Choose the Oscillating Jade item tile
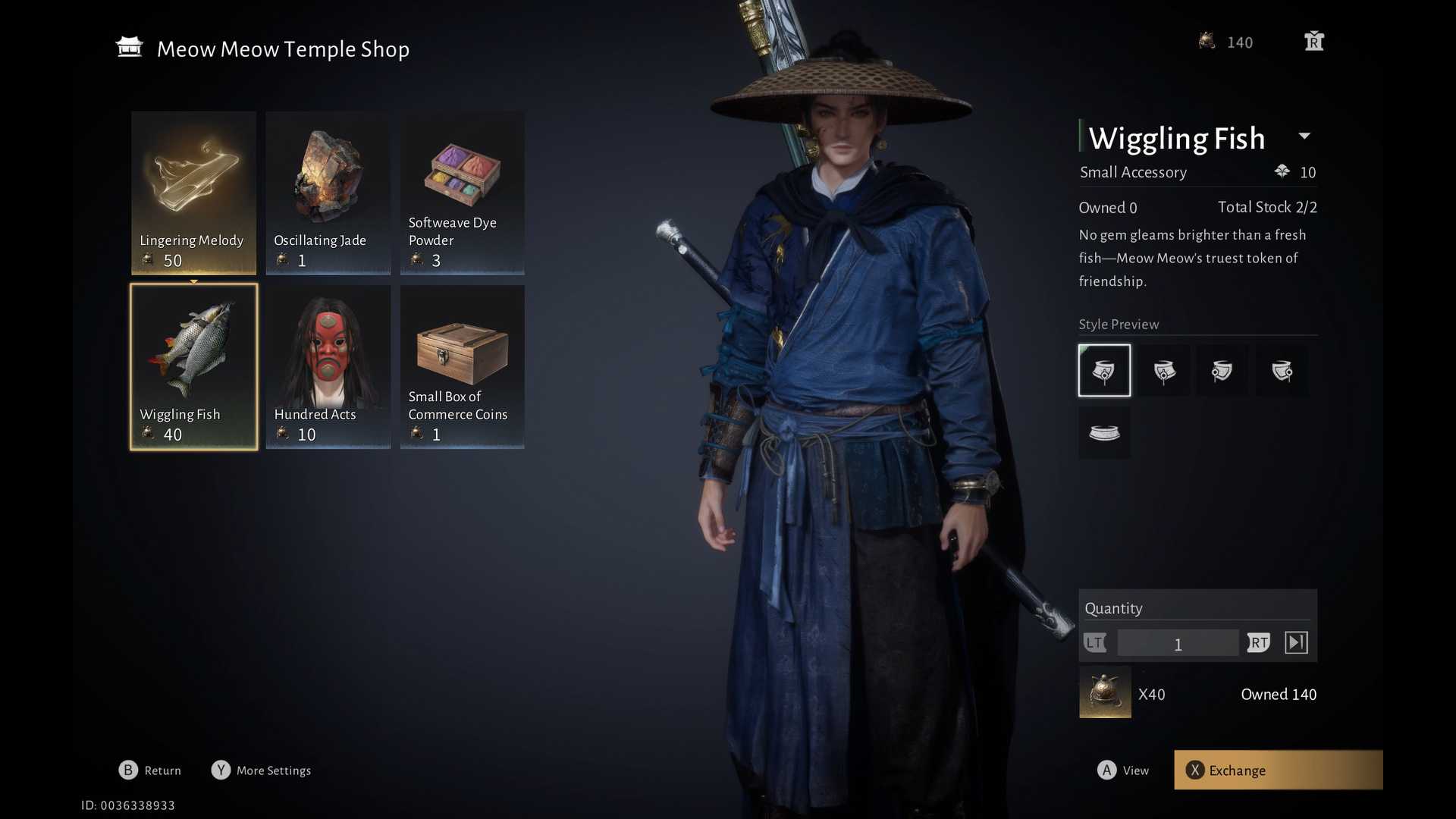This screenshot has width=1456, height=819. point(328,193)
